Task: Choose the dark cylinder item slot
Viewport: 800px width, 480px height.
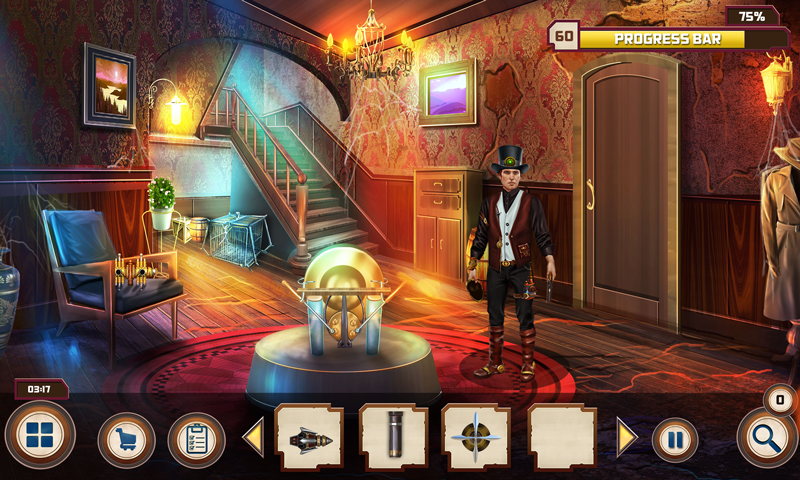Action: pyautogui.click(x=394, y=438)
